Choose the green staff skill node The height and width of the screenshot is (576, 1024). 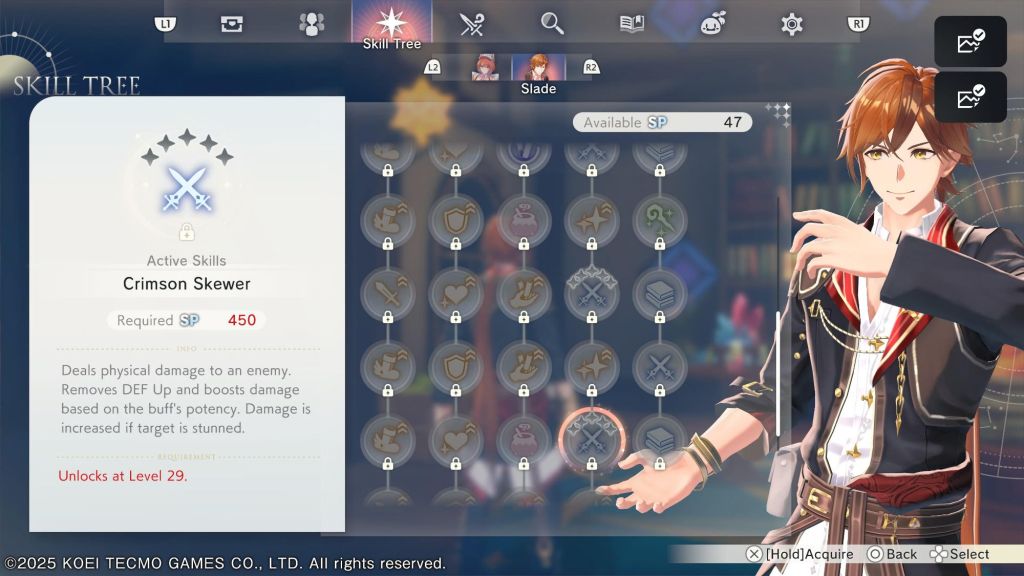(659, 216)
